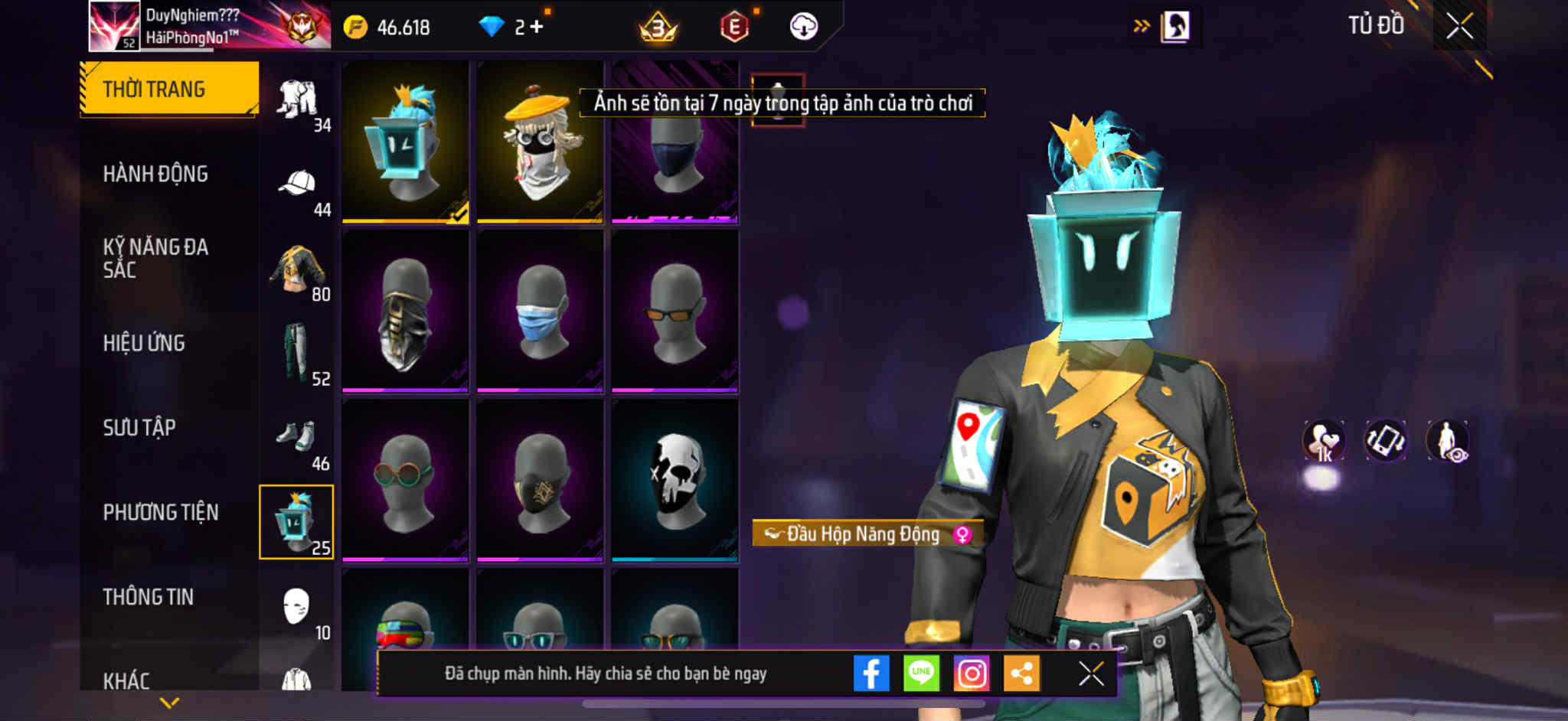Open the KỸ NĂNG ĐA SẮC section
This screenshot has height=721, width=1568.
[155, 258]
